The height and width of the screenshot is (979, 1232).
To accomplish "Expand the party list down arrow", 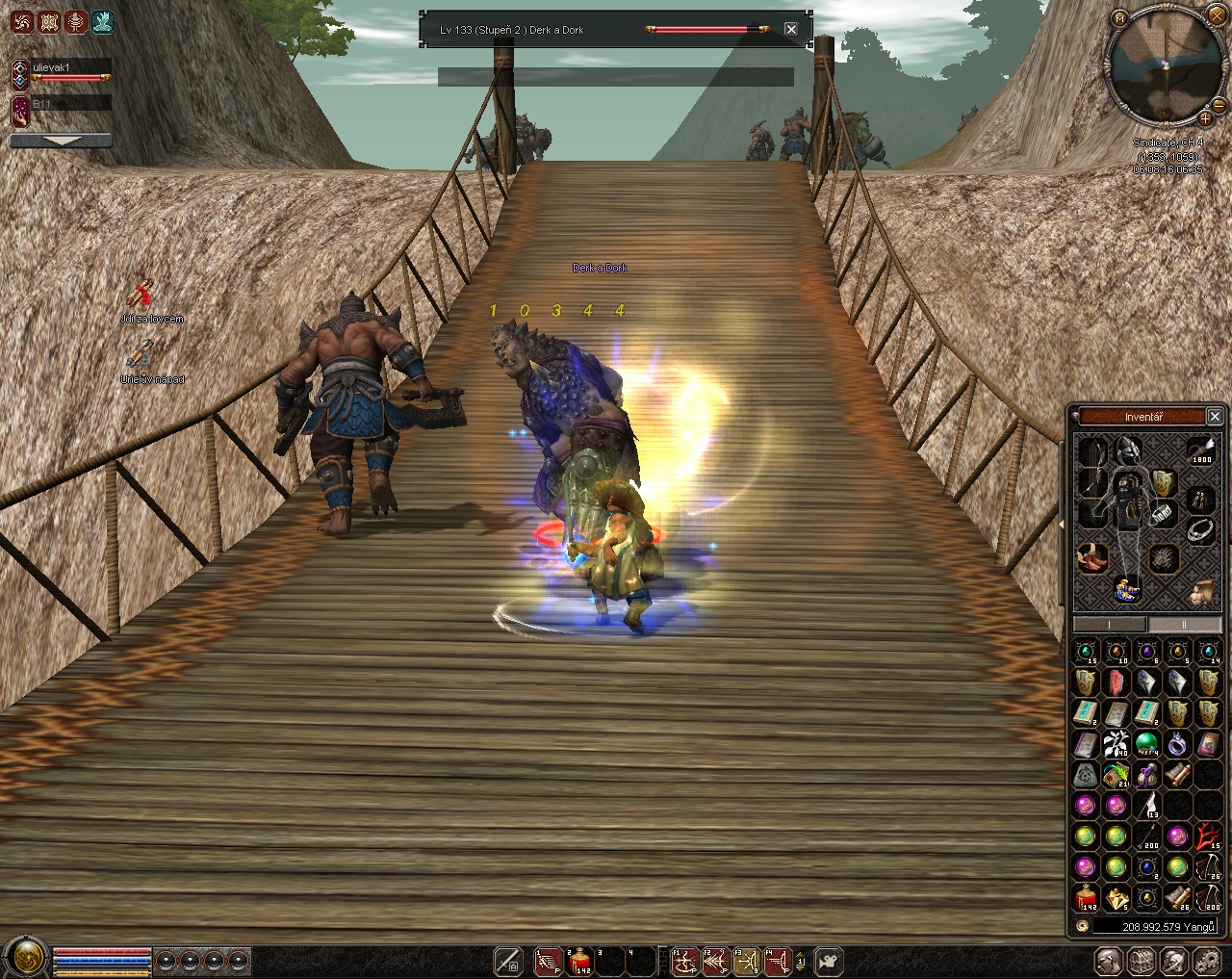I will tap(60, 141).
